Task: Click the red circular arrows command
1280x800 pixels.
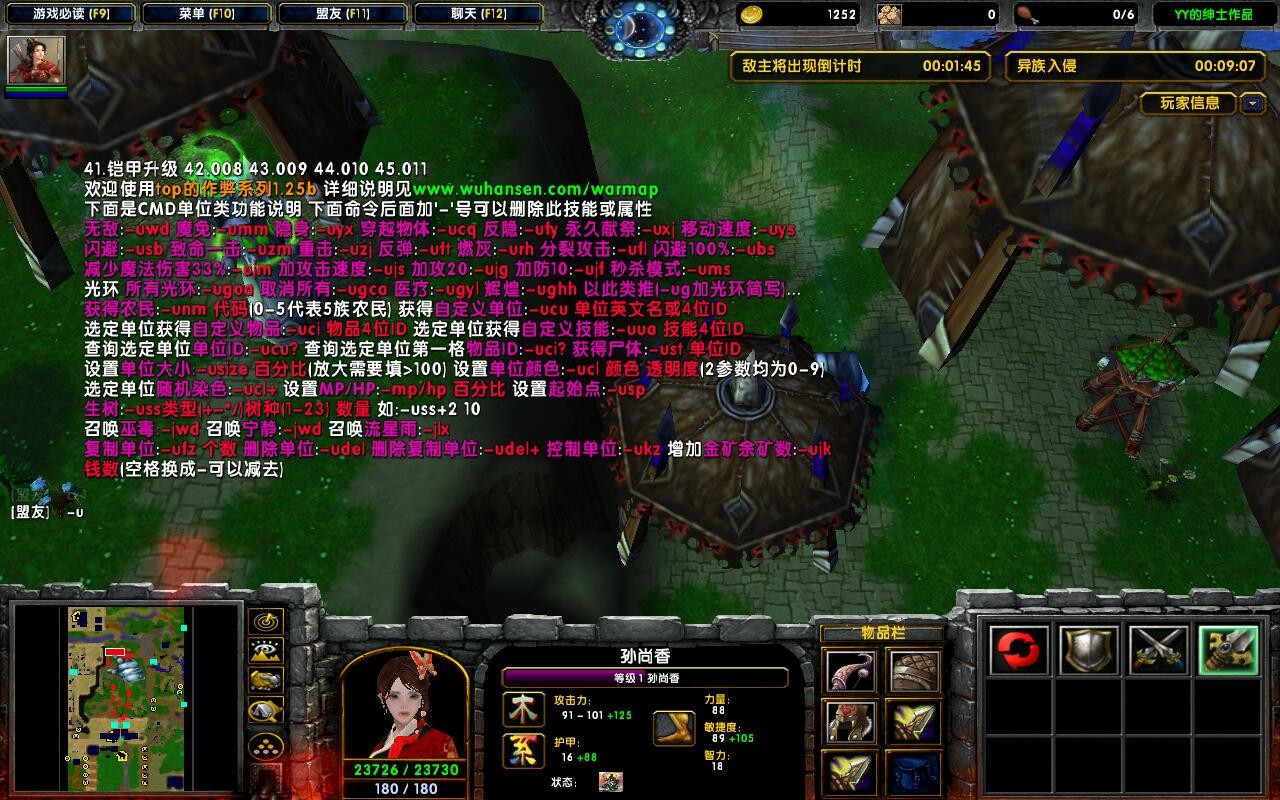Action: coord(1019,651)
